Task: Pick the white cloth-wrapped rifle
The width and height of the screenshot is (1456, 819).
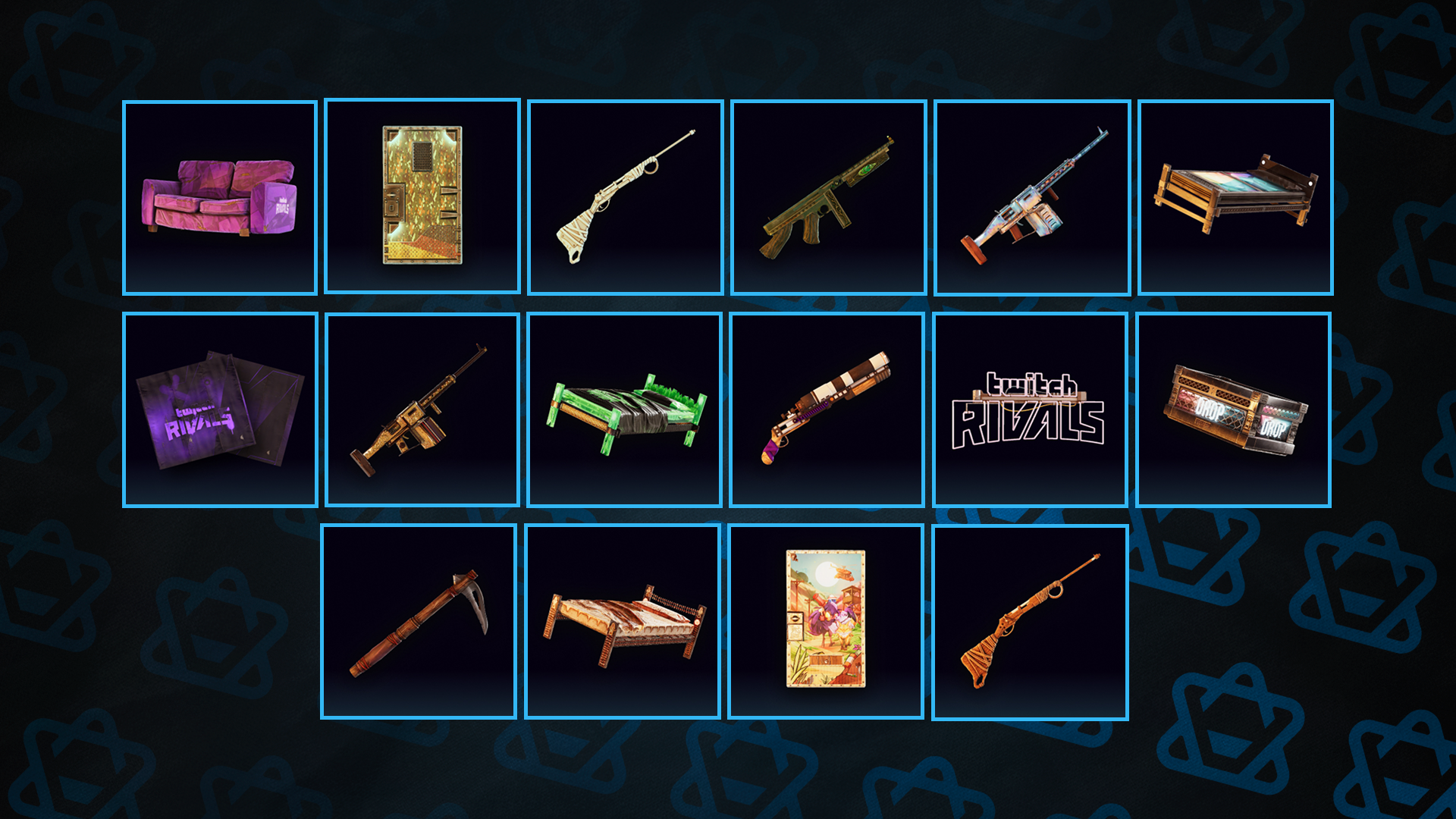Action: click(626, 197)
